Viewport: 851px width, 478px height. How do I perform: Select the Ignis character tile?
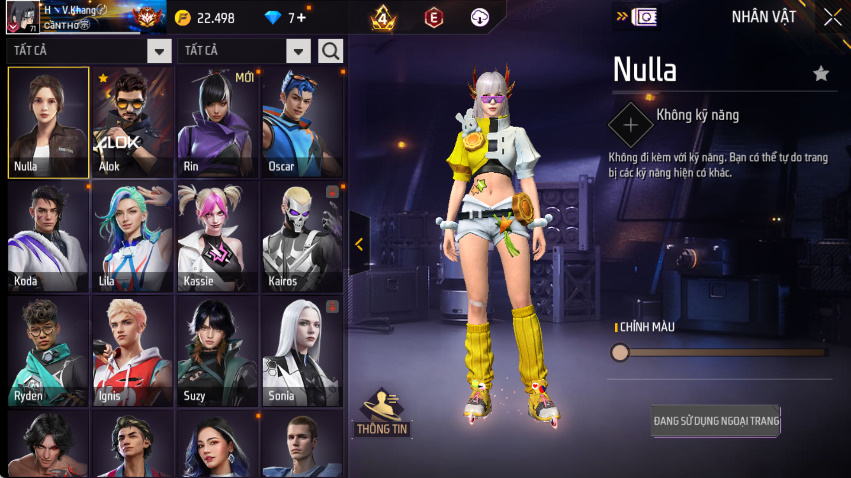click(132, 351)
